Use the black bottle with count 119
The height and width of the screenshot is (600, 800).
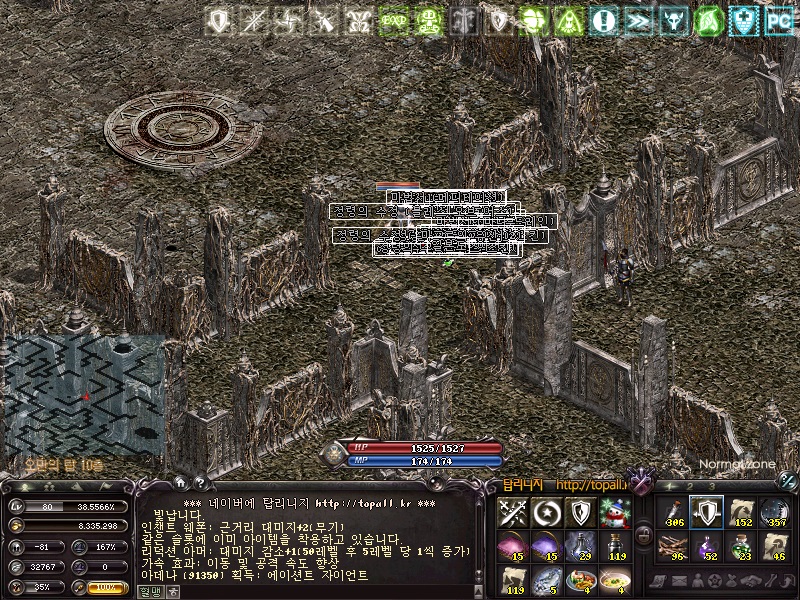pos(615,546)
